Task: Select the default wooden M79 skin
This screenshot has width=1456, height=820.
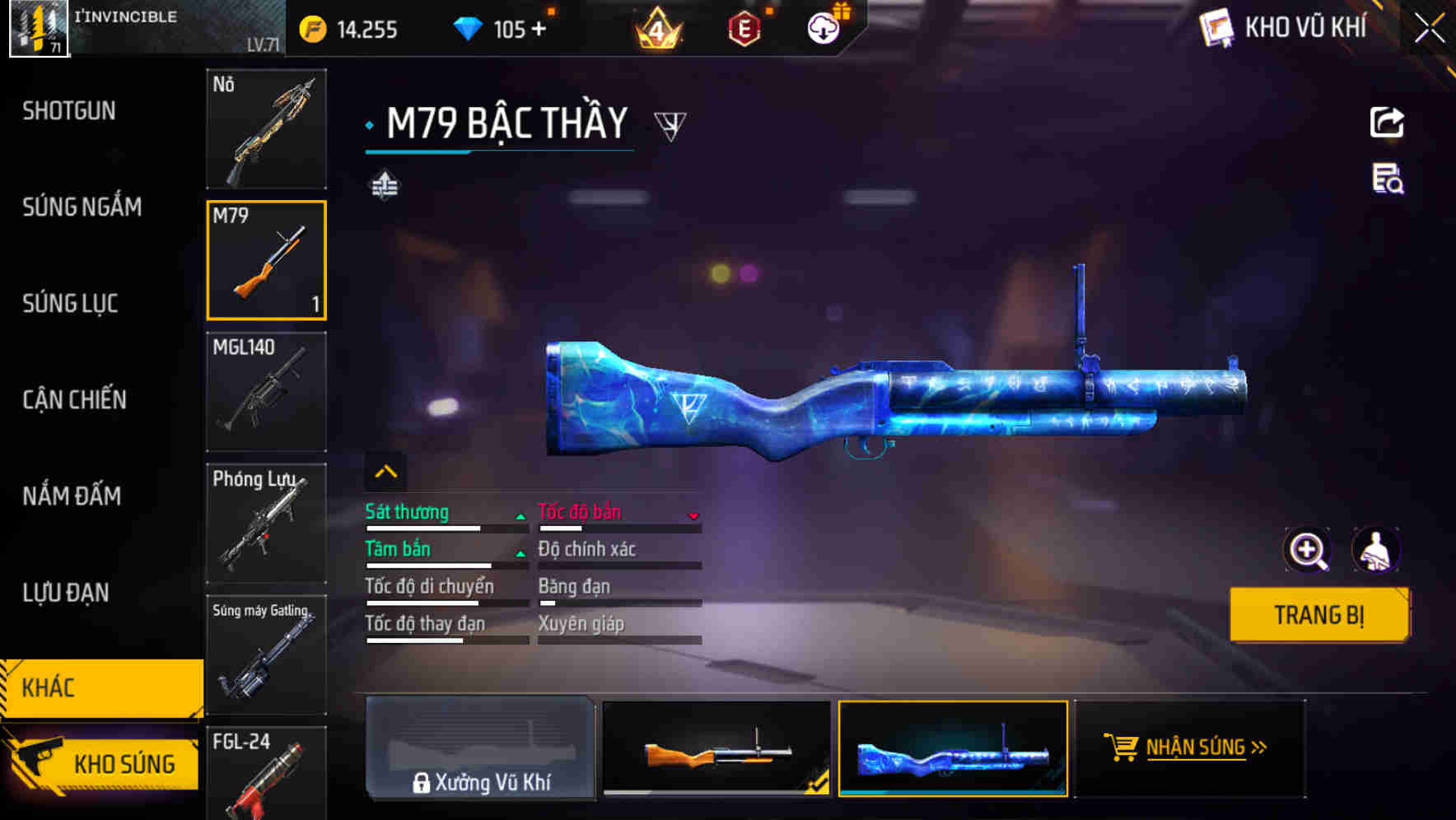Action: click(716, 749)
